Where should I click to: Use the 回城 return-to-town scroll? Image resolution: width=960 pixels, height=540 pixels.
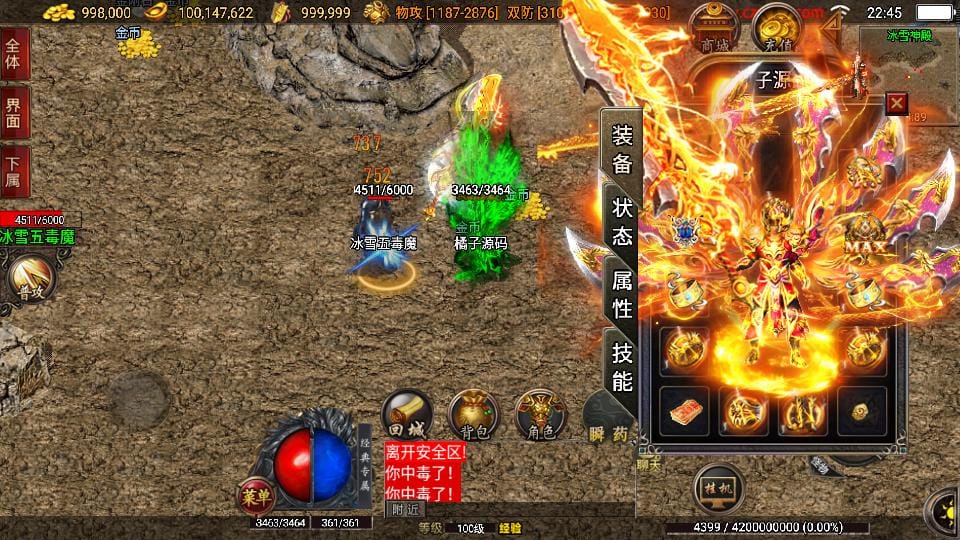(x=407, y=416)
